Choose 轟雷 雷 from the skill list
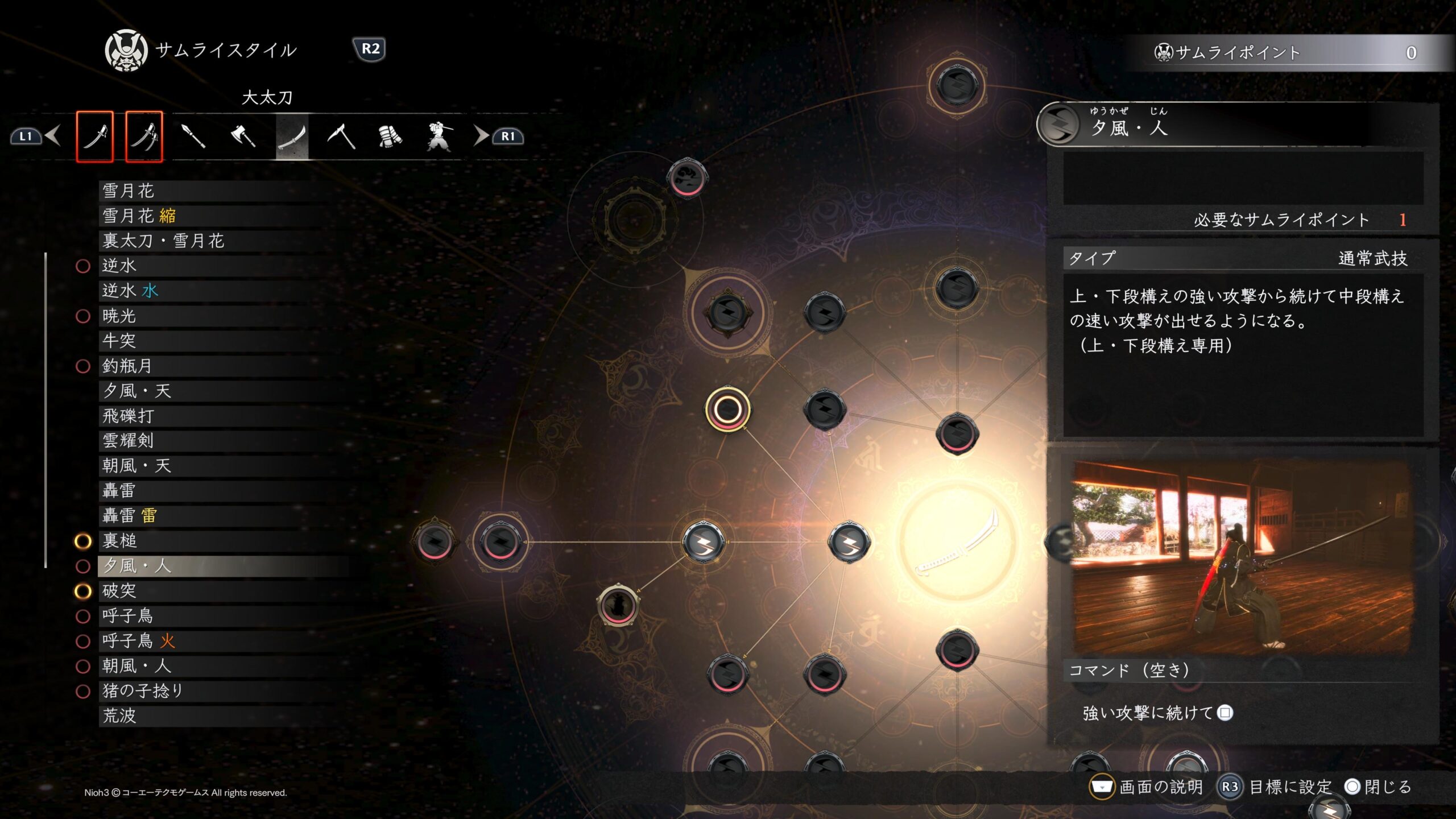Viewport: 1456px width, 819px height. point(129,516)
